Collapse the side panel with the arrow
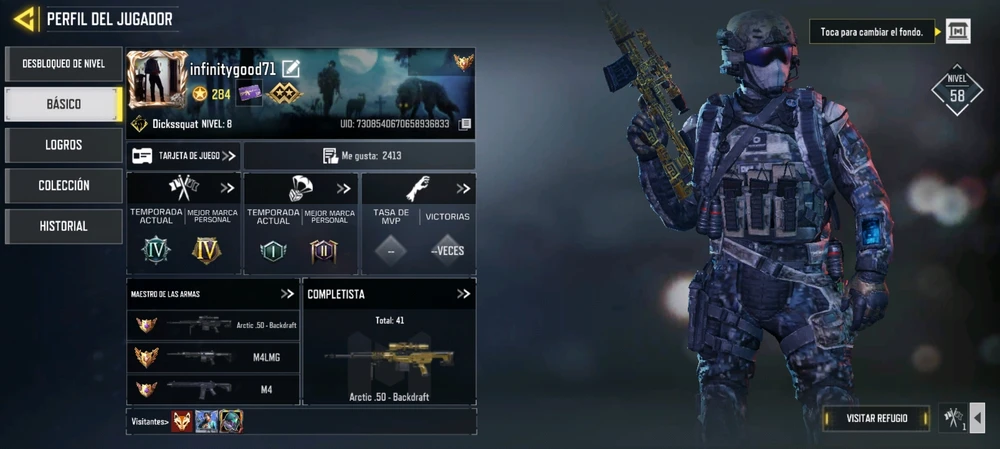1000x449 pixels. (x=977, y=418)
